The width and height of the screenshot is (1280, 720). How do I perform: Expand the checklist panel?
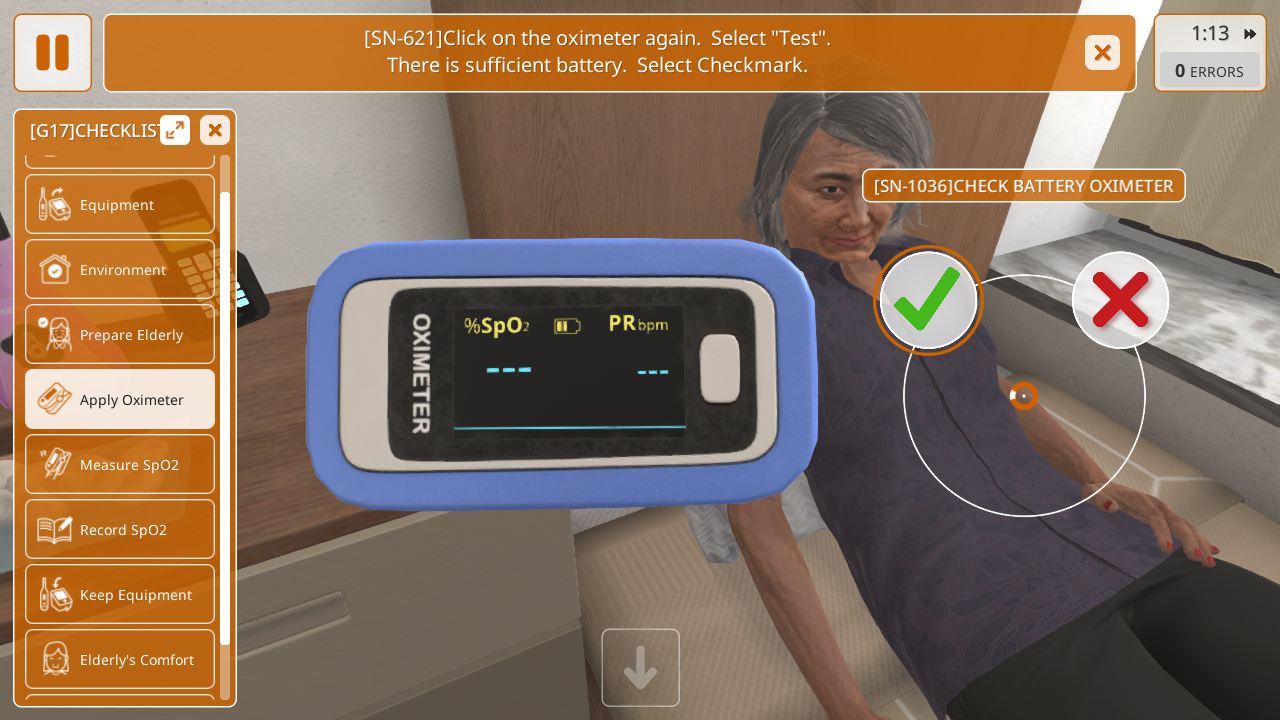[x=175, y=130]
